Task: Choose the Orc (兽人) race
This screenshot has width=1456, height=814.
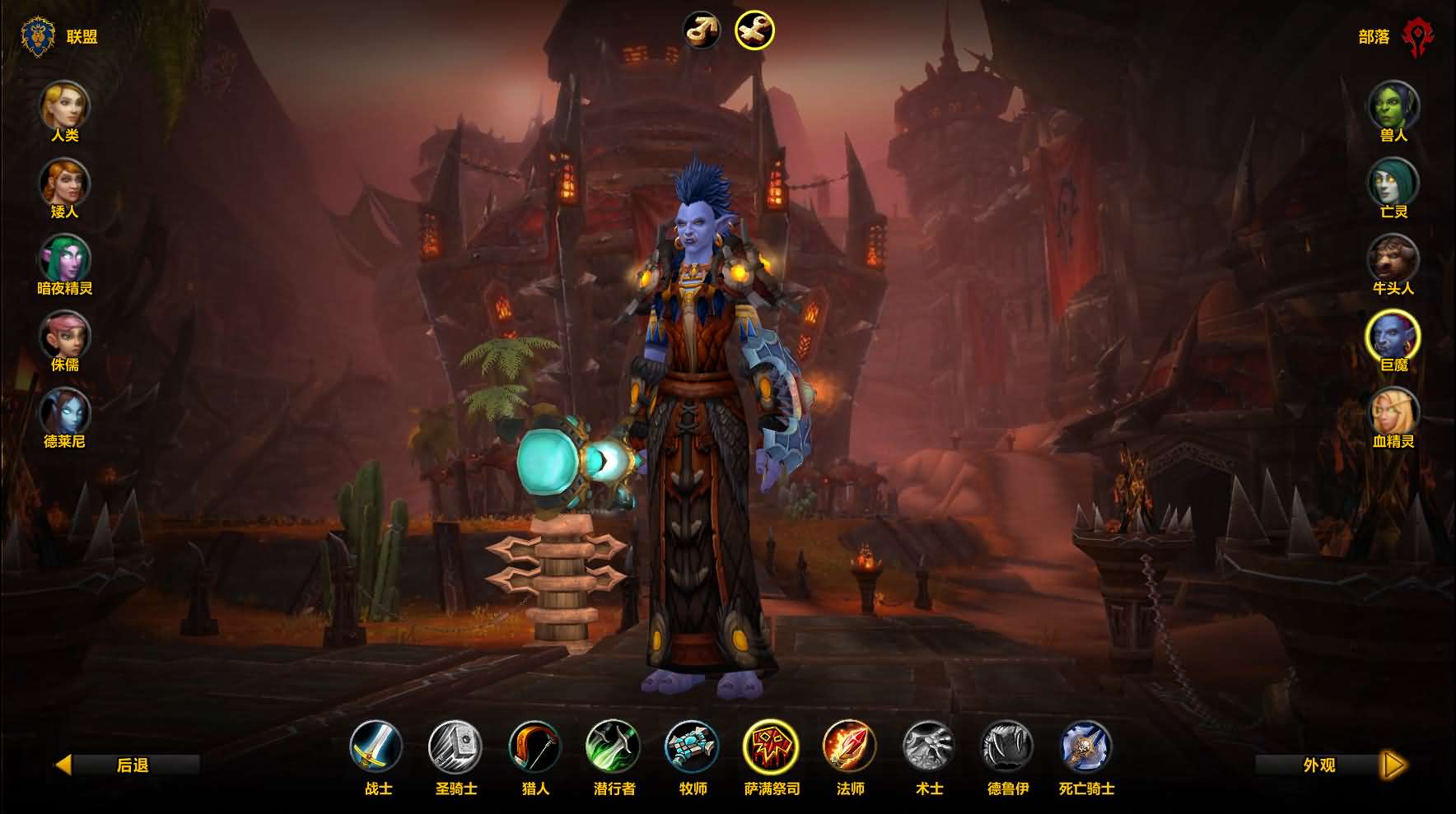Action: (1393, 105)
